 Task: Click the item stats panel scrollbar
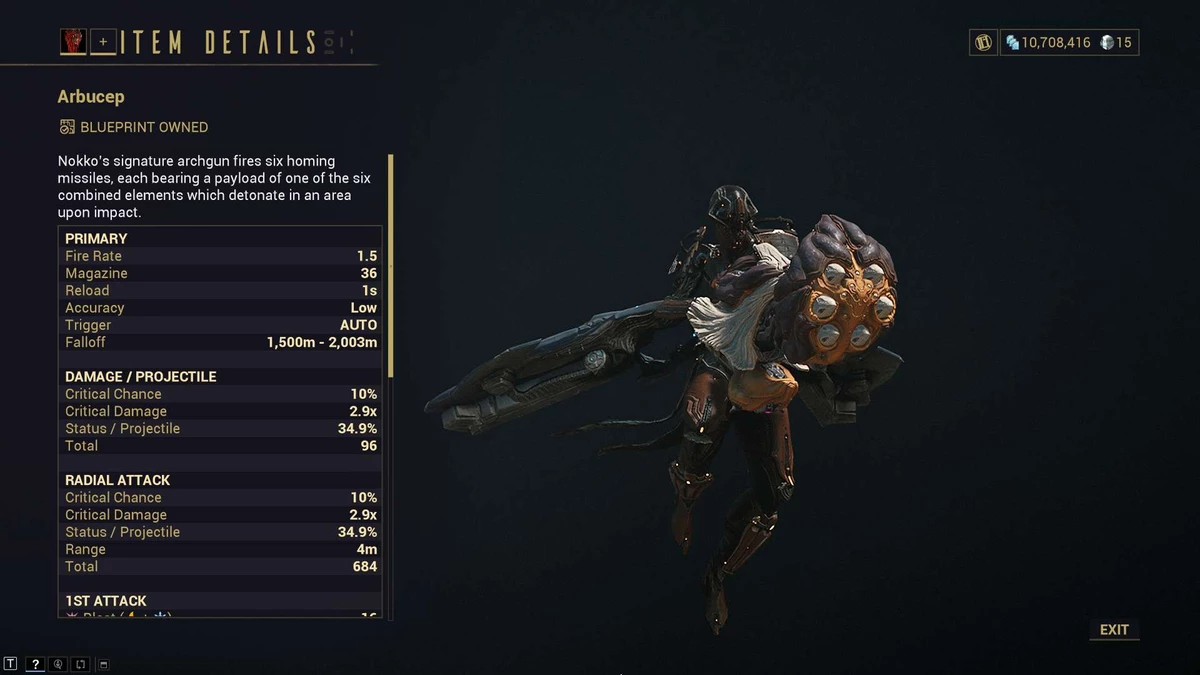391,266
